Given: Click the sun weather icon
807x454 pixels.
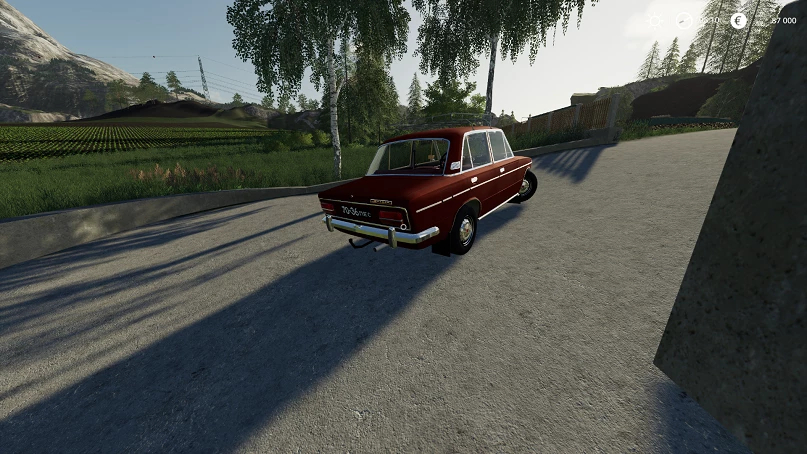Looking at the screenshot, I should pos(654,20).
